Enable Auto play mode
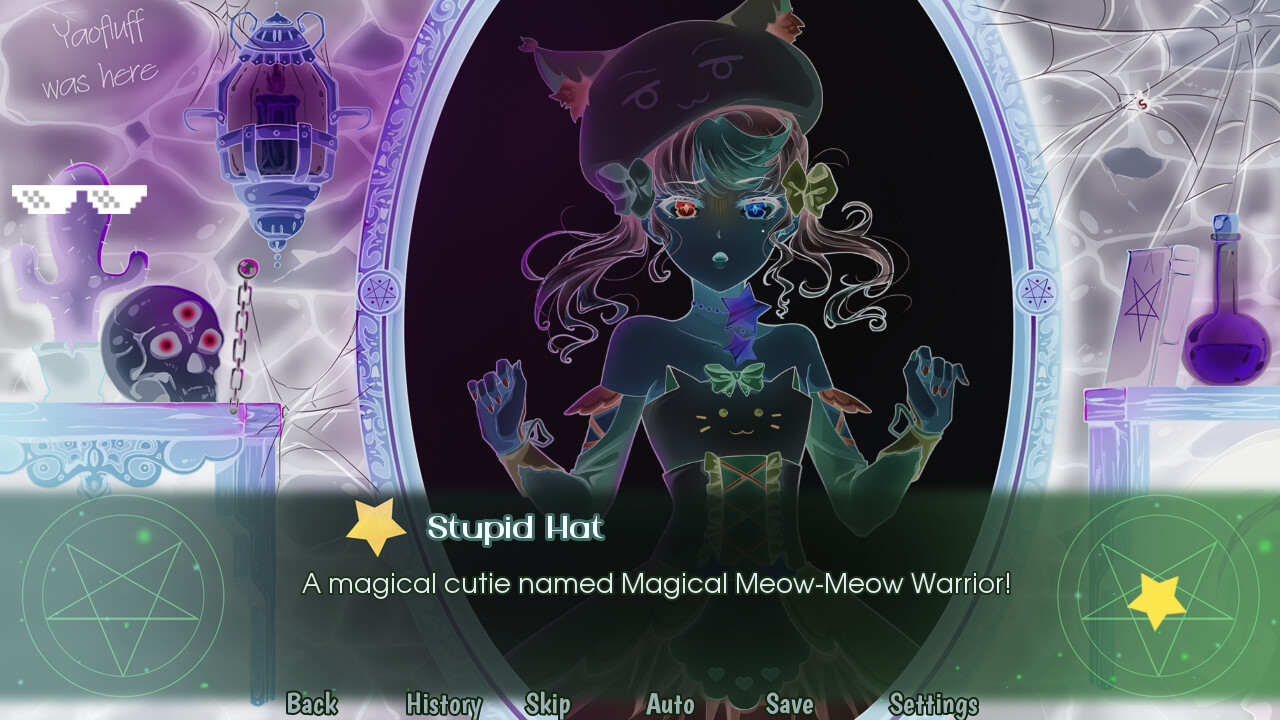This screenshot has height=720, width=1280. (668, 704)
